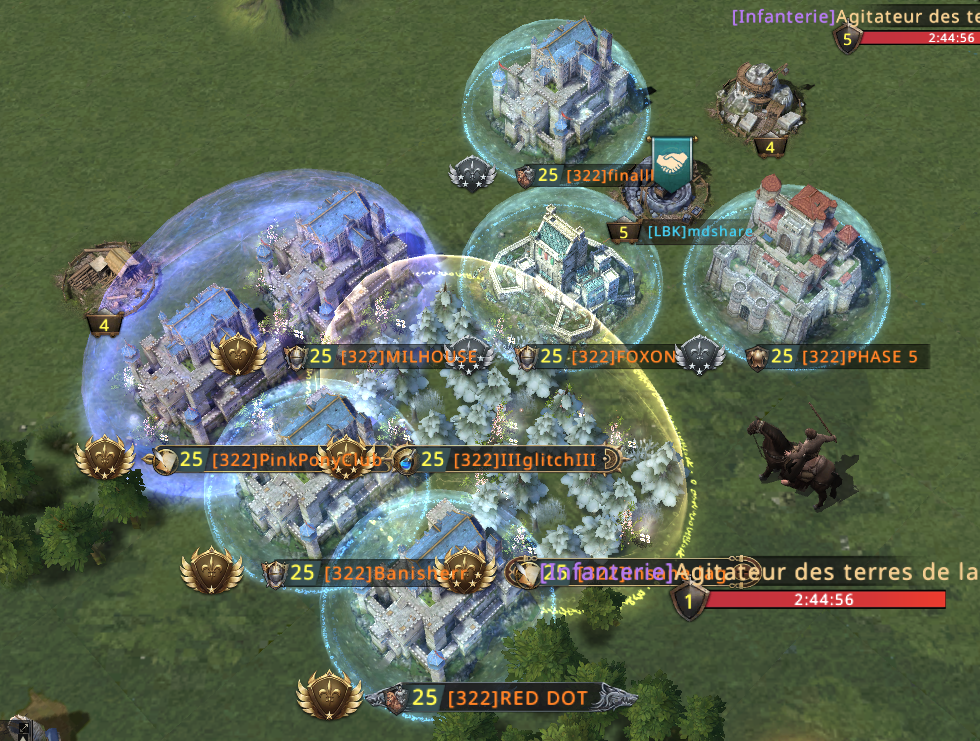Click the [LBK]mdshare name label
980x741 pixels.
[700, 232]
